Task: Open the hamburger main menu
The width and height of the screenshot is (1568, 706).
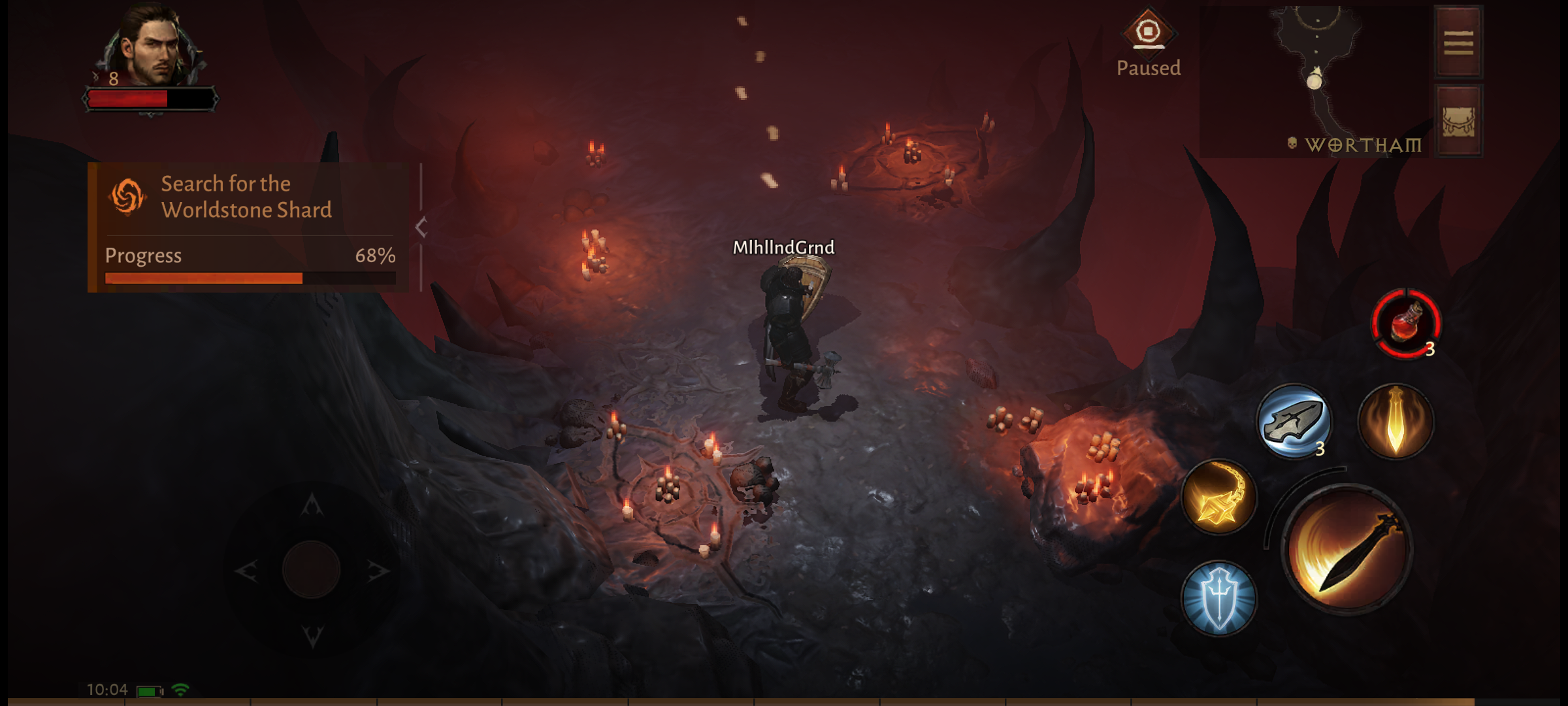Action: 1458,42
